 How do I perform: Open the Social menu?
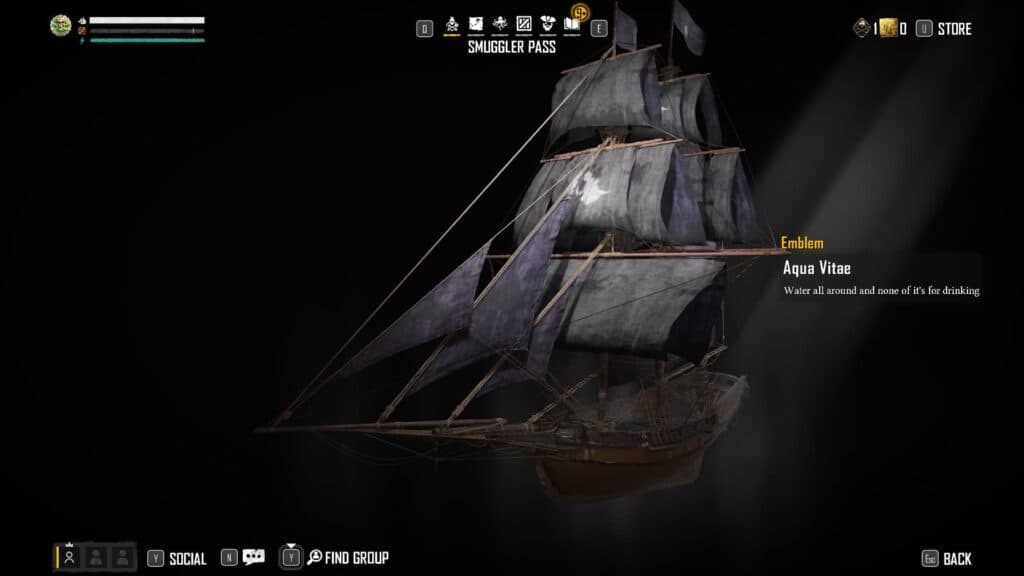(187, 559)
